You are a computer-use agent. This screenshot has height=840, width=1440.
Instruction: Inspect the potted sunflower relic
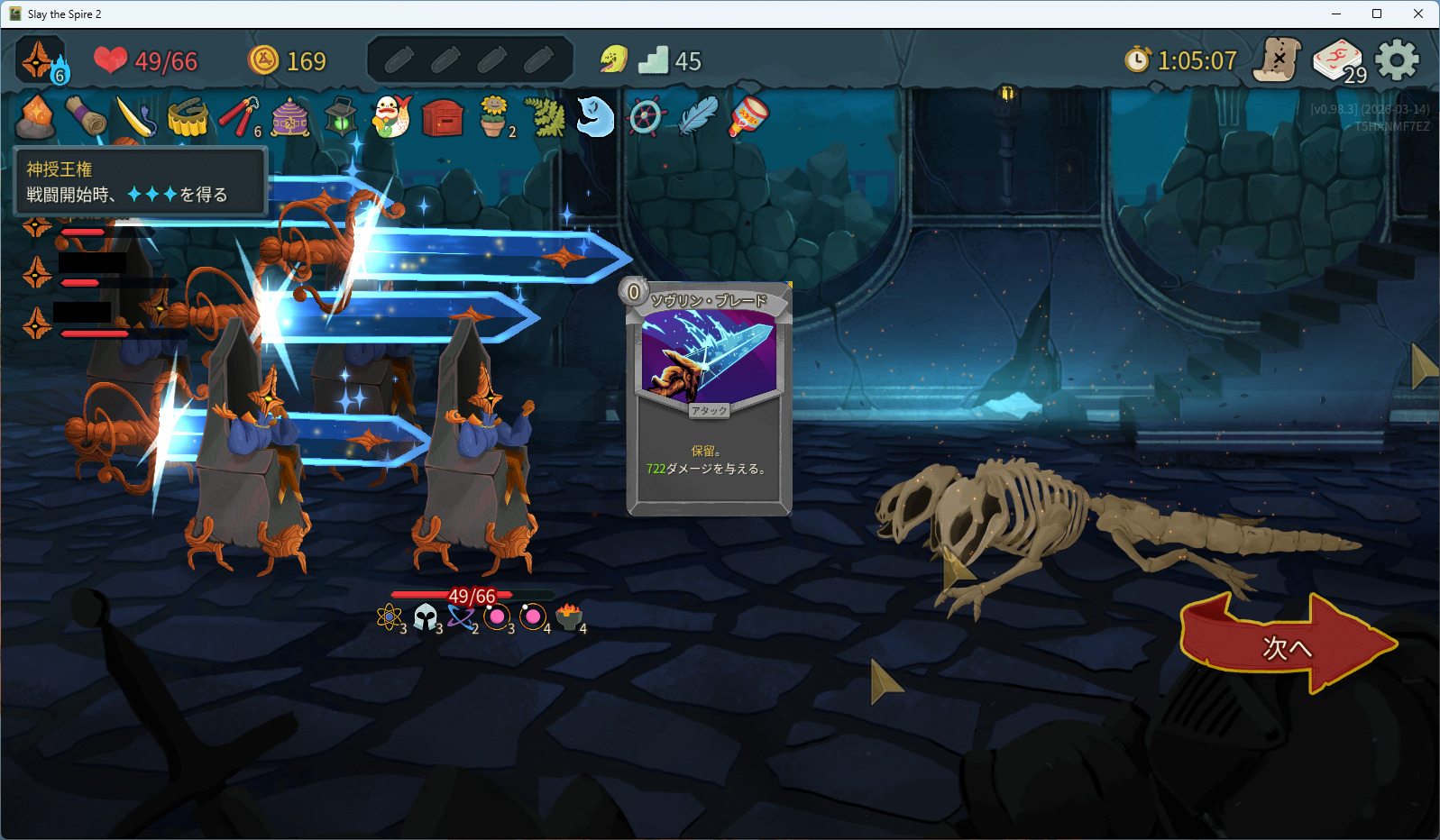point(493,117)
